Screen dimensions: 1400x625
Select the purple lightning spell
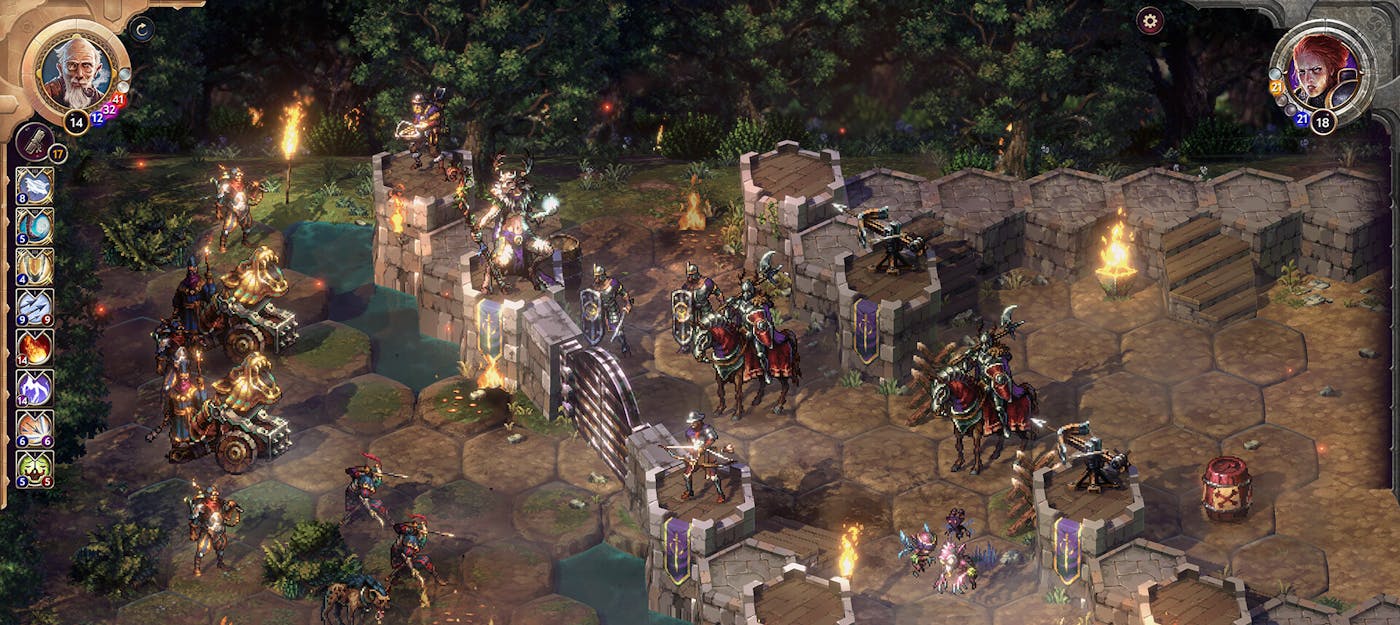point(35,388)
